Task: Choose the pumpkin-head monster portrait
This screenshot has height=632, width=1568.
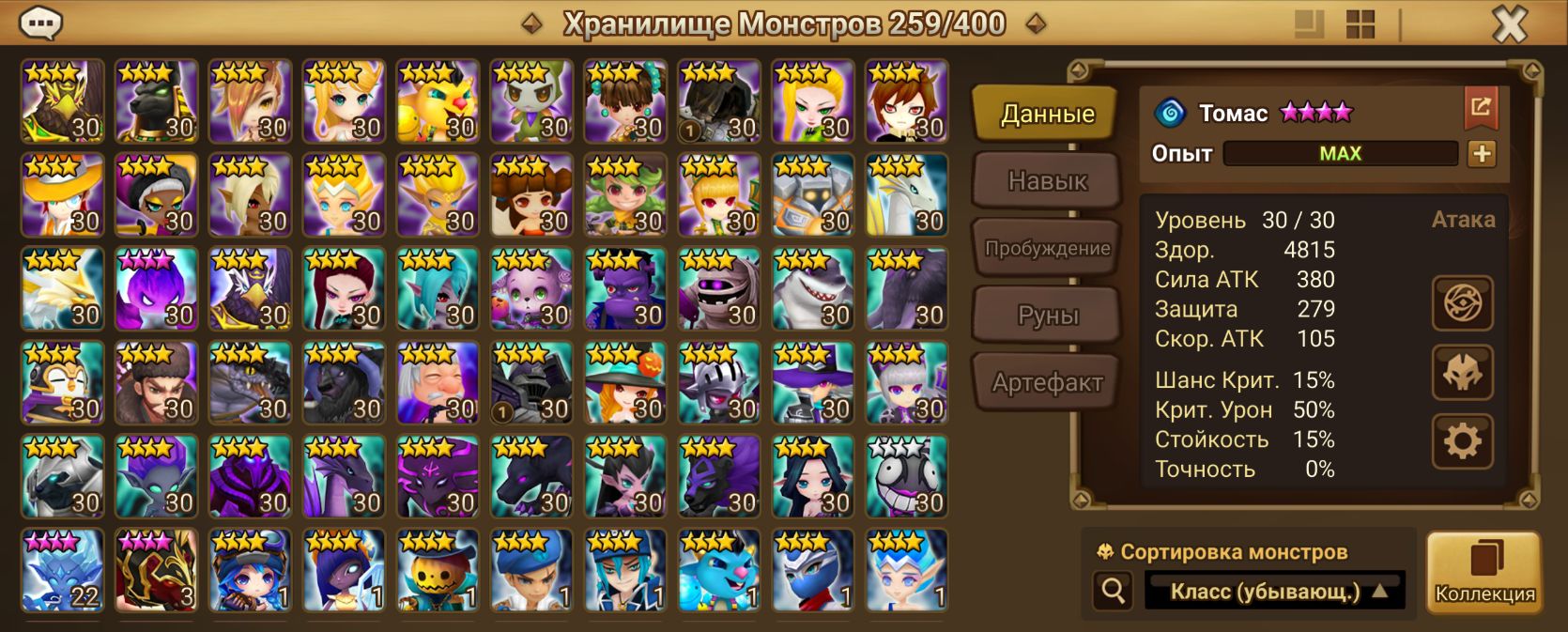Action: pyautogui.click(x=438, y=570)
